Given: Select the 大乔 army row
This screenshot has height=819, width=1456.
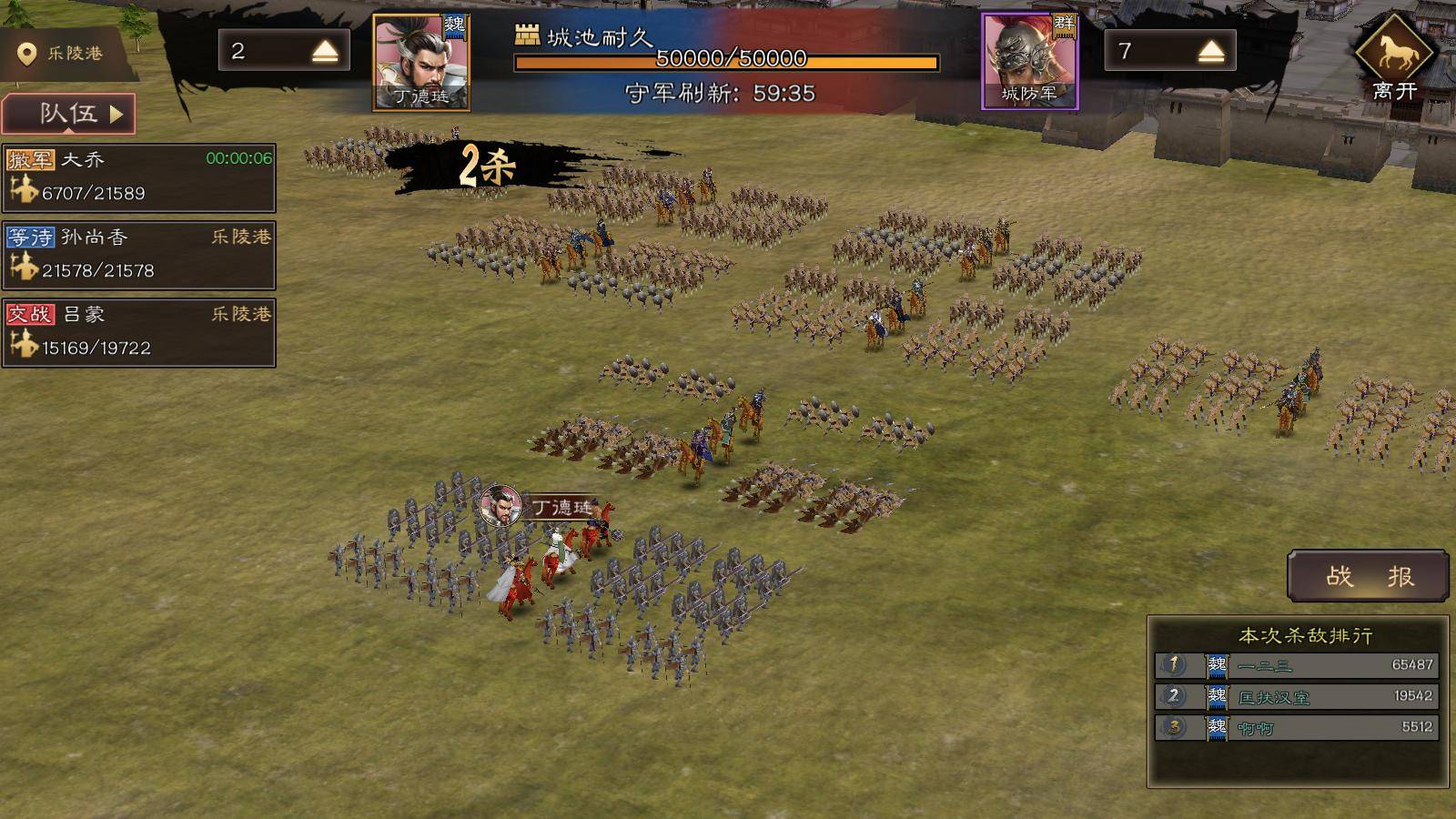Looking at the screenshot, I should point(139,177).
